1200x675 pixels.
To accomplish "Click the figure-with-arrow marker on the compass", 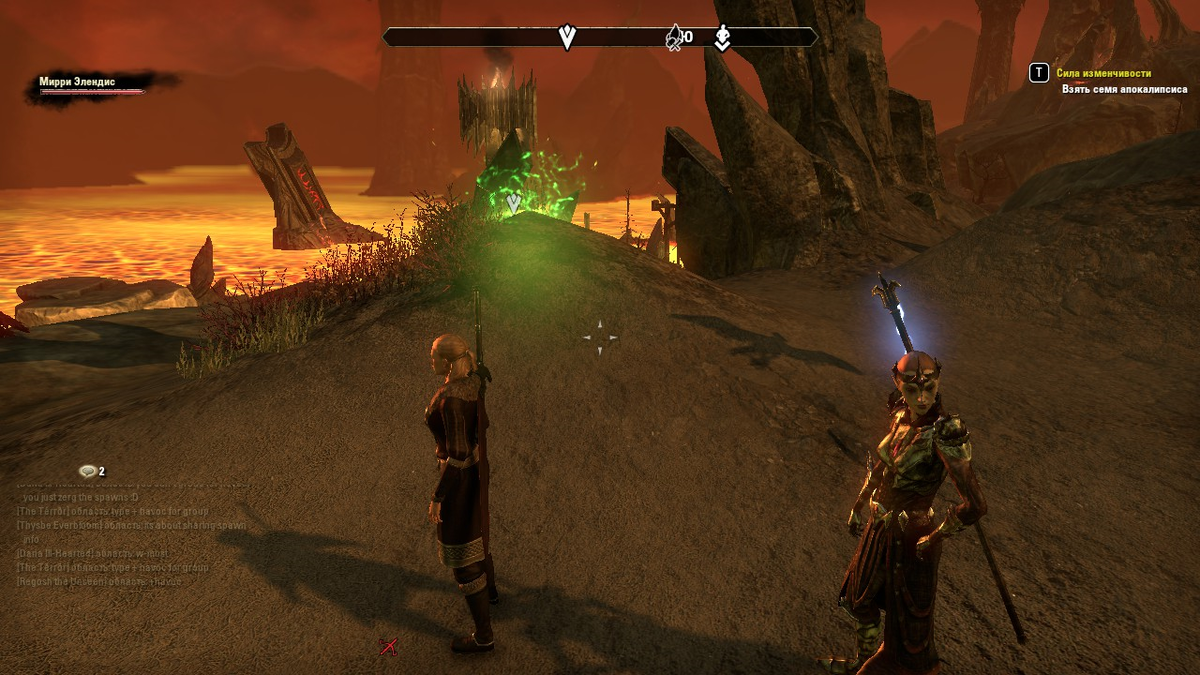I will [722, 38].
